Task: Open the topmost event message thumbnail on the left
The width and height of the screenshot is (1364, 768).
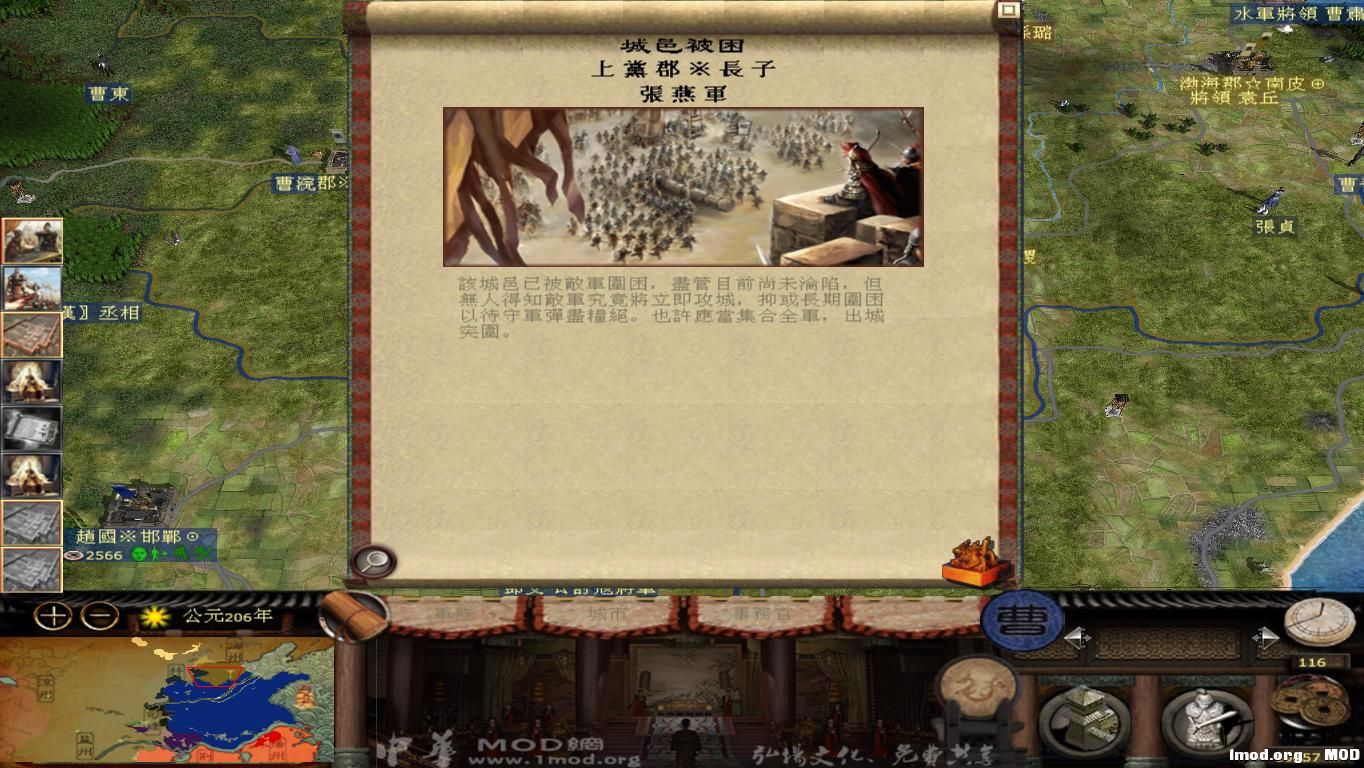Action: pyautogui.click(x=33, y=241)
